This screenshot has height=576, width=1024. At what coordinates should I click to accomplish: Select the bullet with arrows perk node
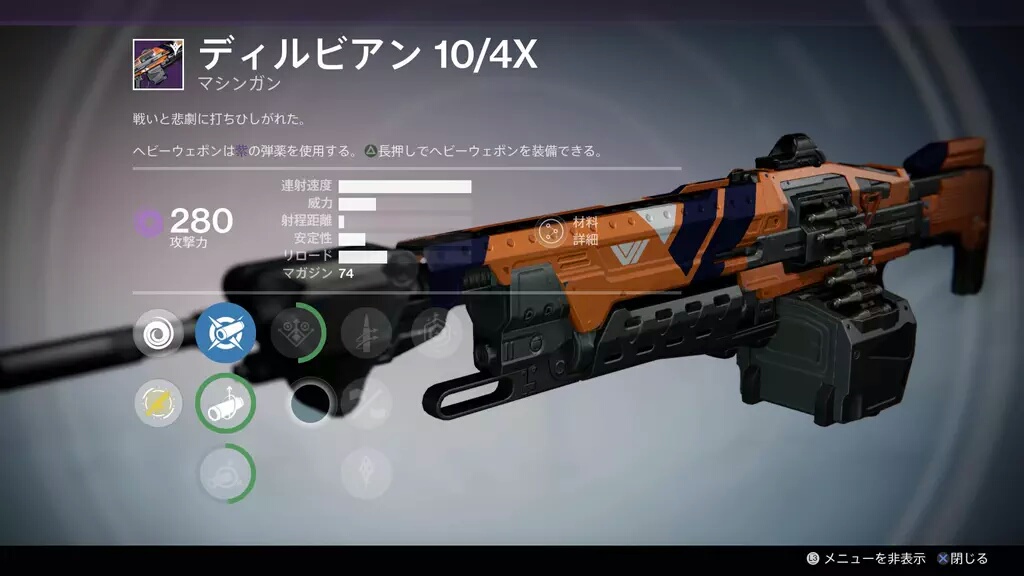coord(365,333)
